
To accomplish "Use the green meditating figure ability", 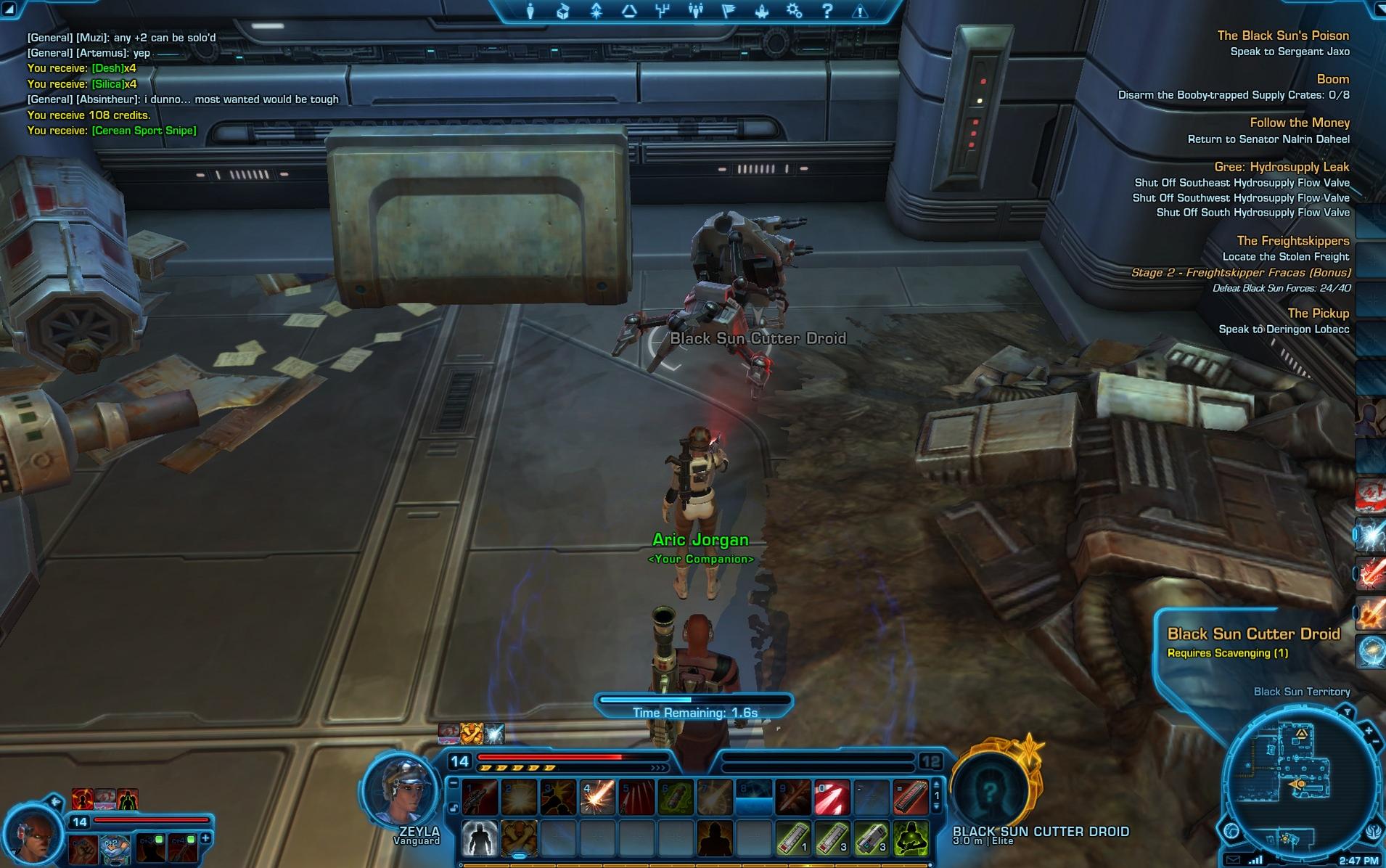I will (x=911, y=838).
